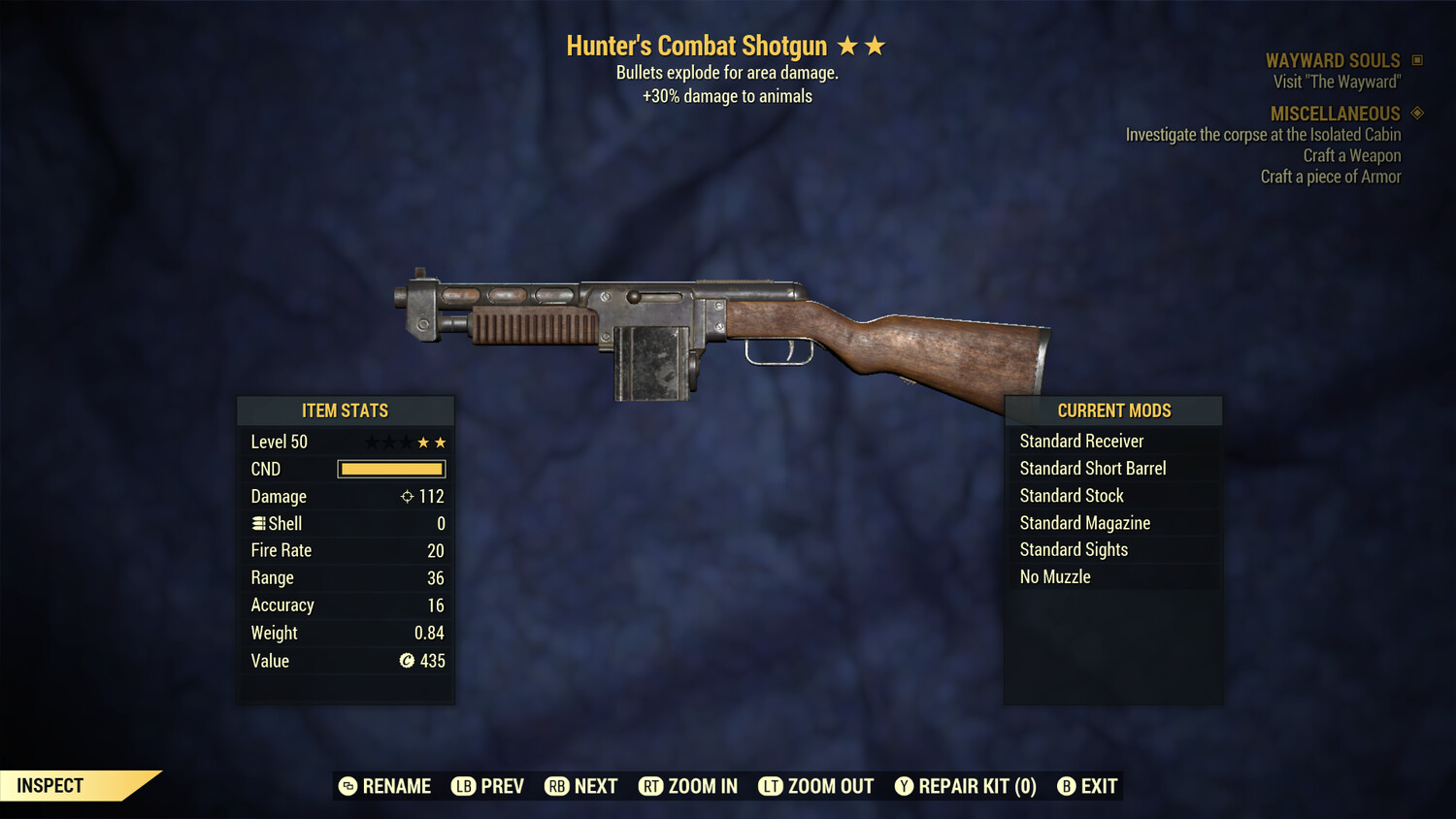
Task: Collapse the CURRENT MODS panel header
Action: pyautogui.click(x=1113, y=410)
